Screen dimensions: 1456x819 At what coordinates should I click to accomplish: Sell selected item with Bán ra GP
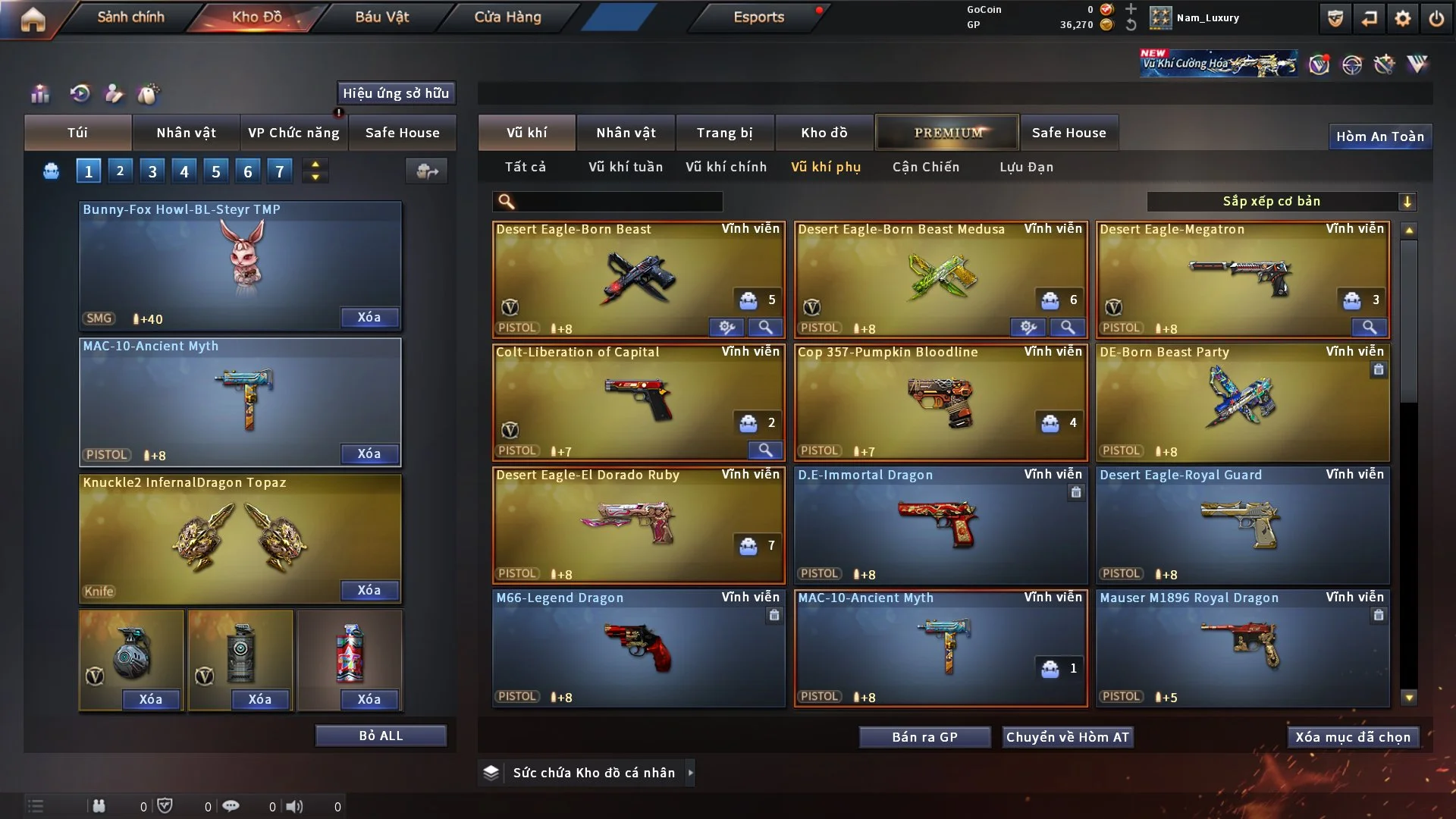924,737
